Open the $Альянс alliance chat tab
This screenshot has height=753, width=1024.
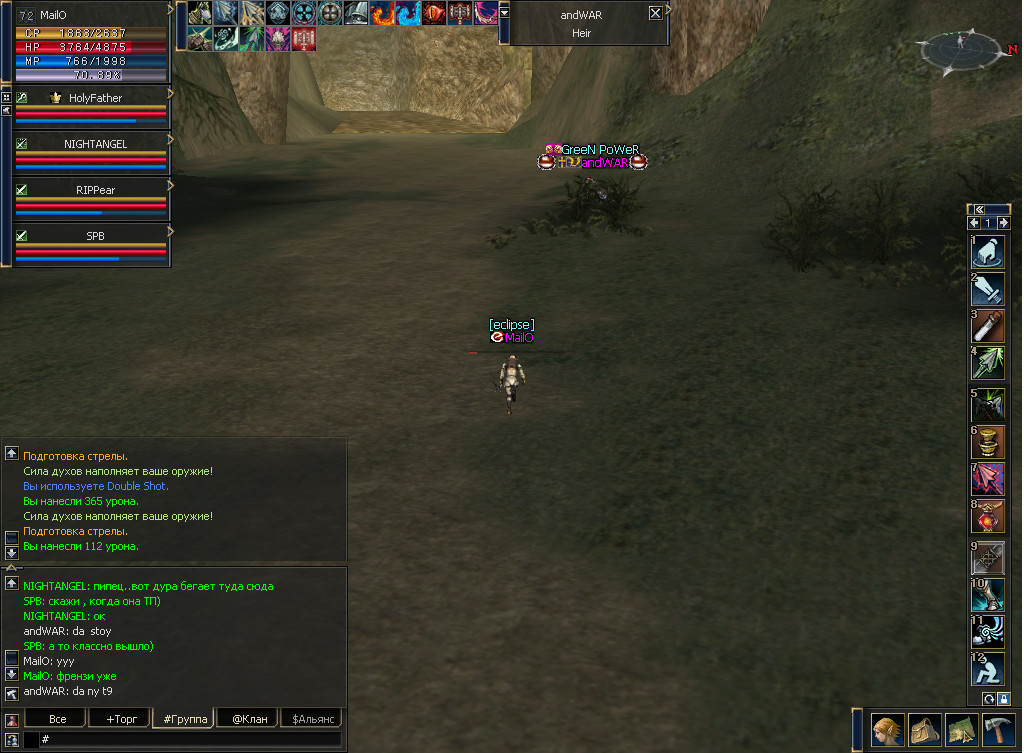[311, 719]
